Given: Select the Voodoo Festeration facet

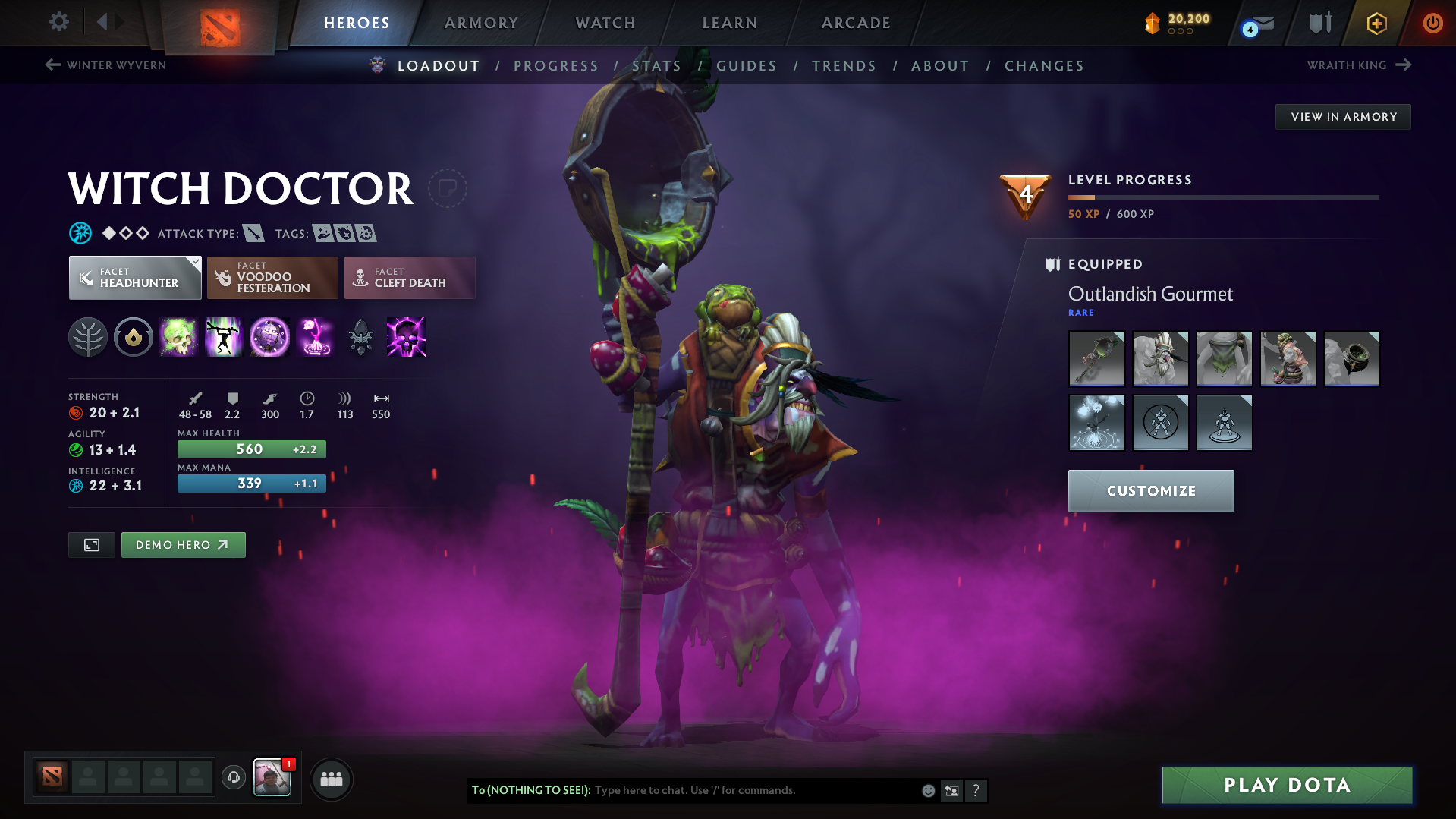Looking at the screenshot, I should (272, 278).
